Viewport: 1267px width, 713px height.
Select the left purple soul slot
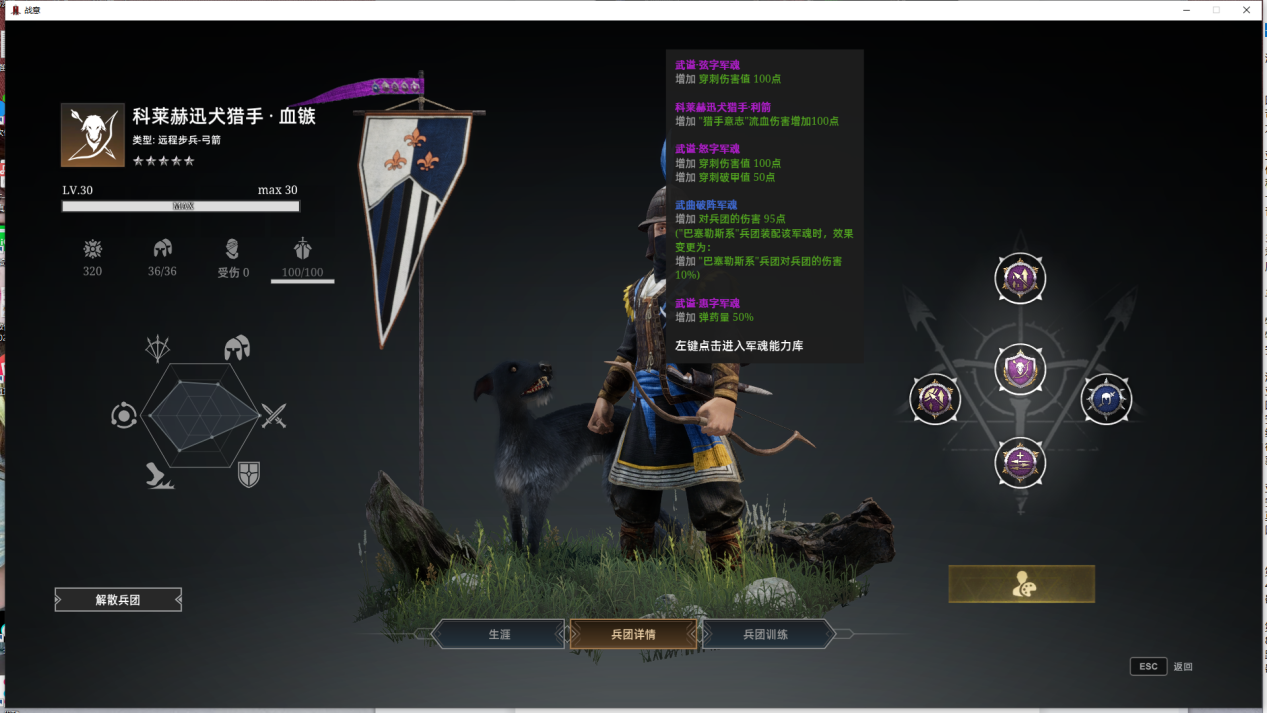[935, 399]
